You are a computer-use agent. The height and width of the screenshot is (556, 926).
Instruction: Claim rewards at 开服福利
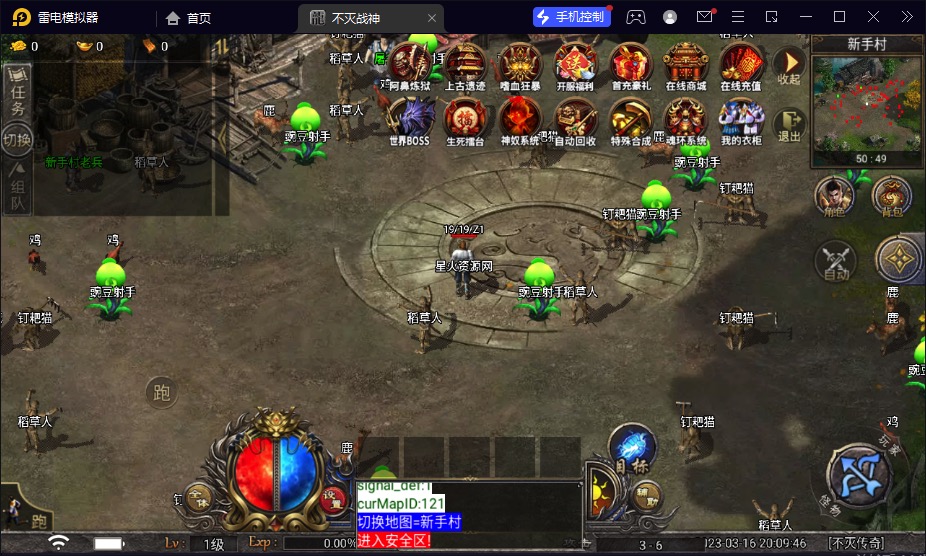coord(575,66)
